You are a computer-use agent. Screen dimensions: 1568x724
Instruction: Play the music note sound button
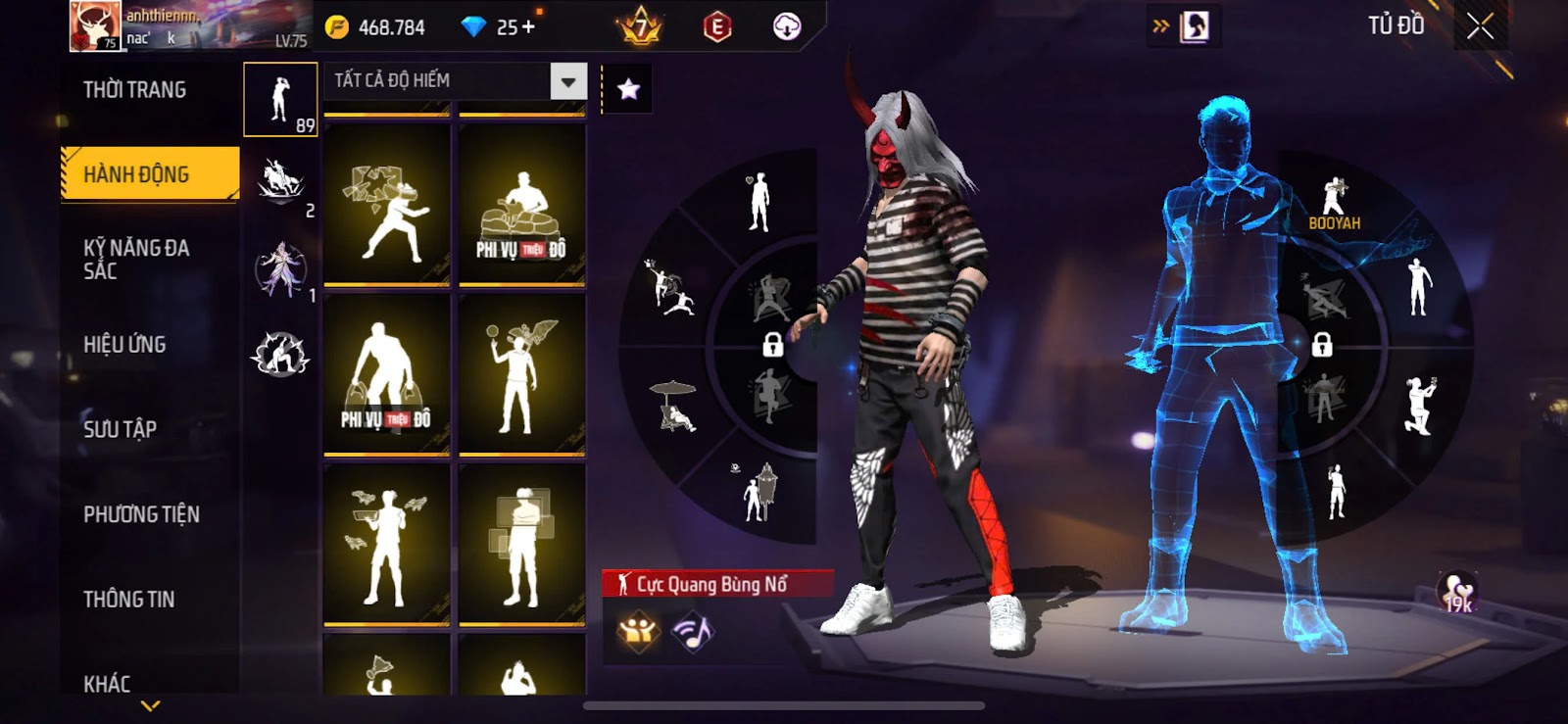pyautogui.click(x=693, y=632)
